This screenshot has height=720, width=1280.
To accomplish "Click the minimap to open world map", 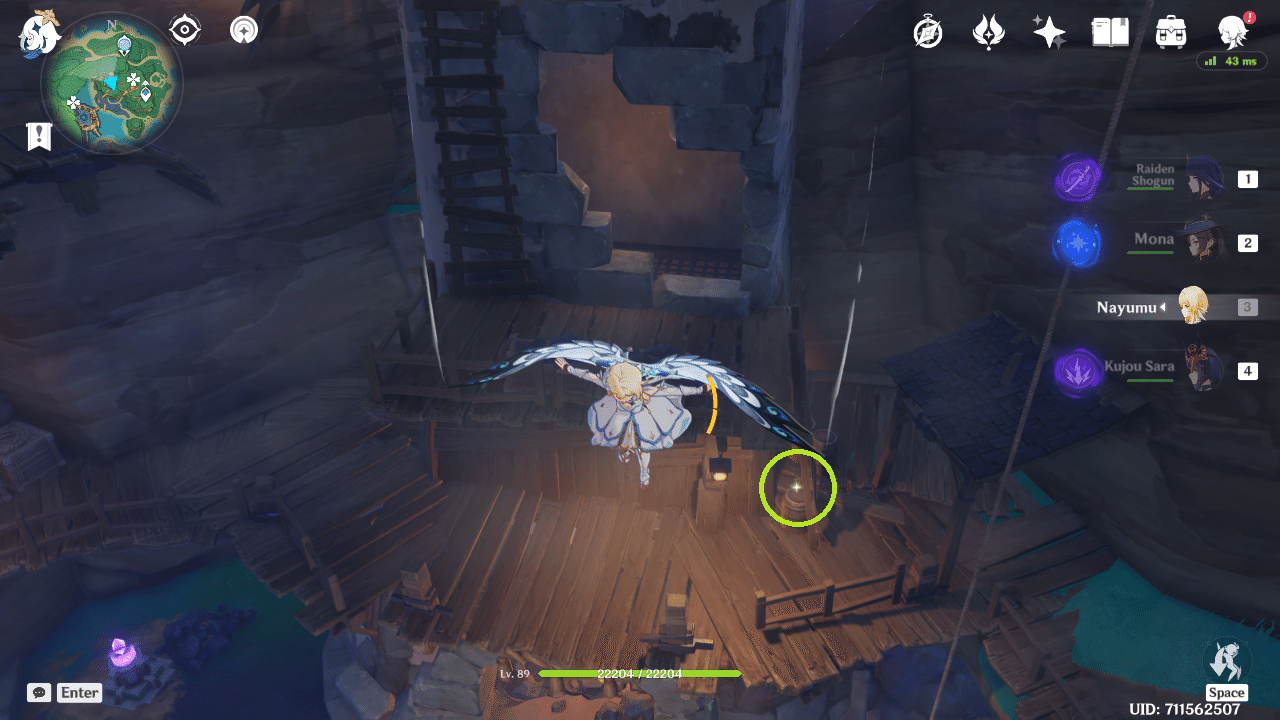I will pos(115,82).
